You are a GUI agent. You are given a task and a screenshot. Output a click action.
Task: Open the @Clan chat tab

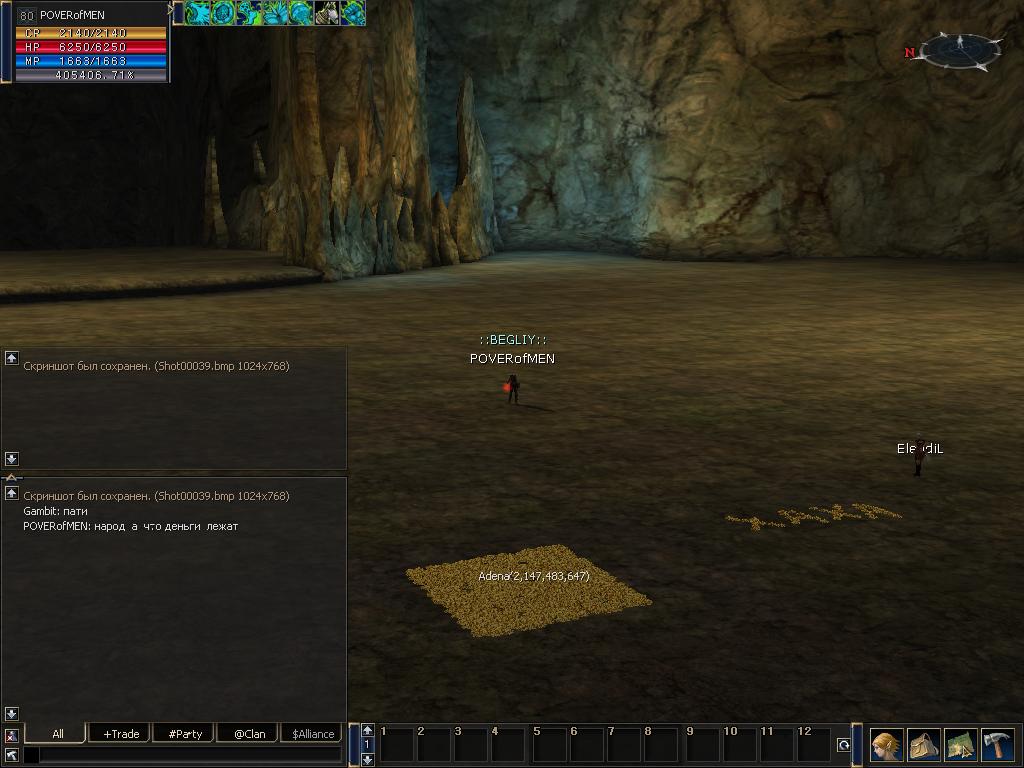249,734
